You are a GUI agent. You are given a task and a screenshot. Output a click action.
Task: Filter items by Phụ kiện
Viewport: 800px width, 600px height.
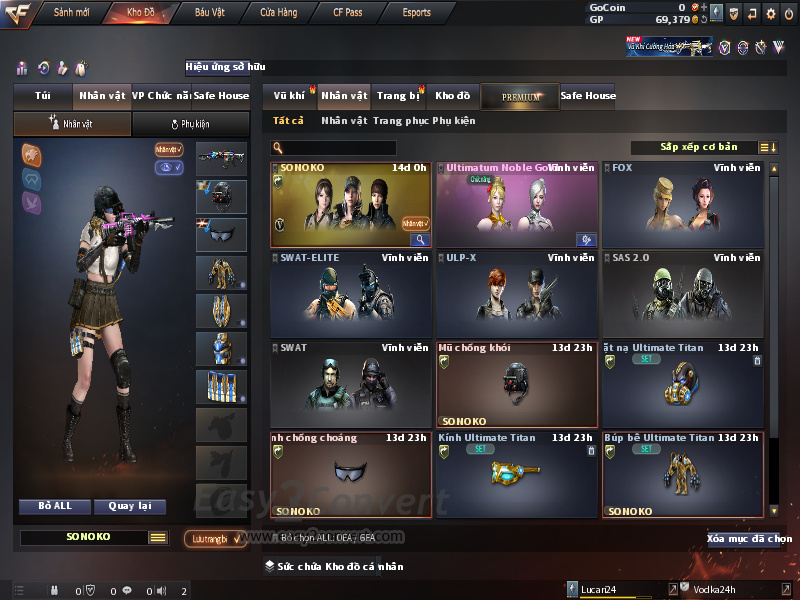coord(454,121)
